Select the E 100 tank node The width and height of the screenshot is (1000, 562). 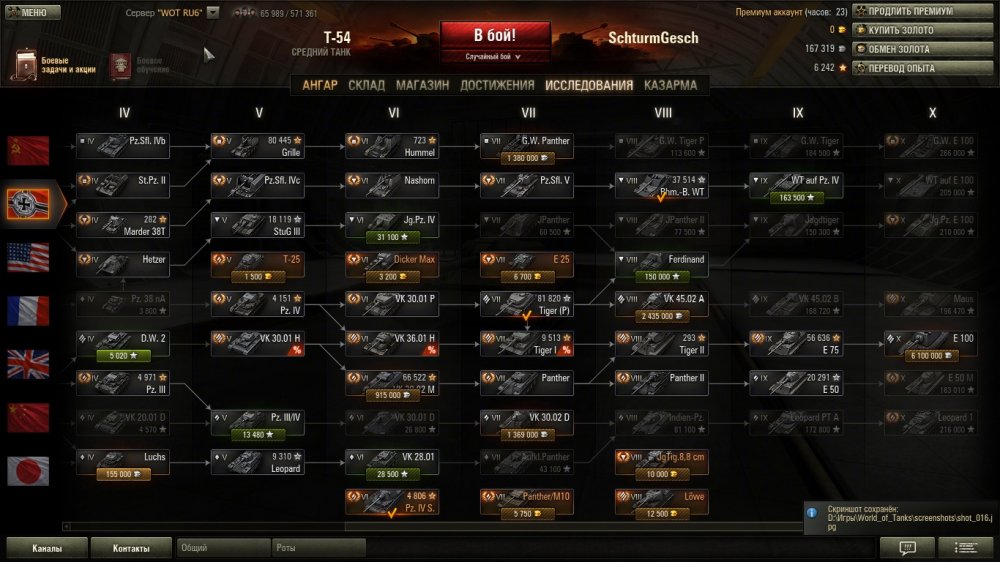(x=933, y=343)
